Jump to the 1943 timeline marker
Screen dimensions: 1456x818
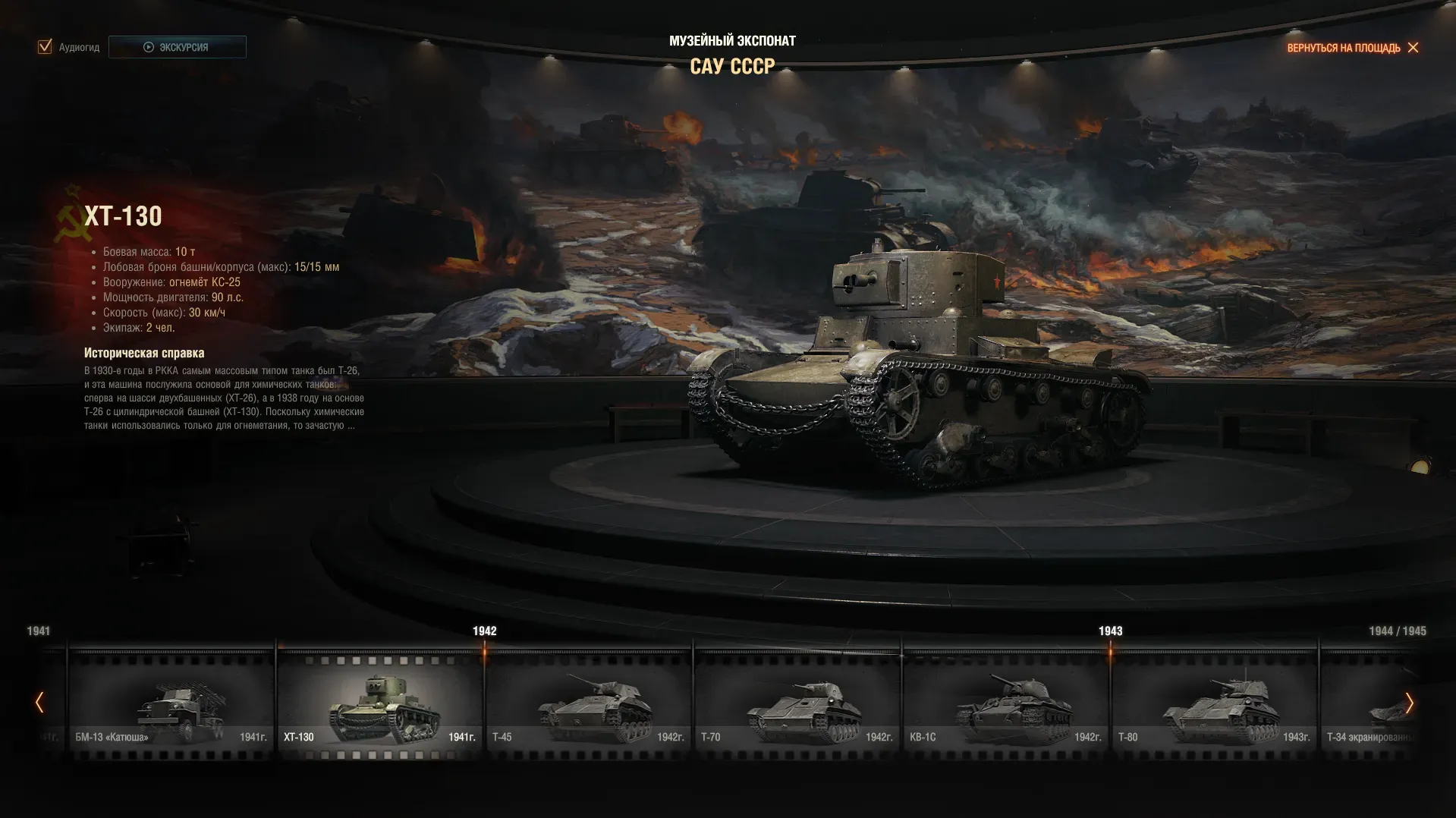coord(1110,631)
